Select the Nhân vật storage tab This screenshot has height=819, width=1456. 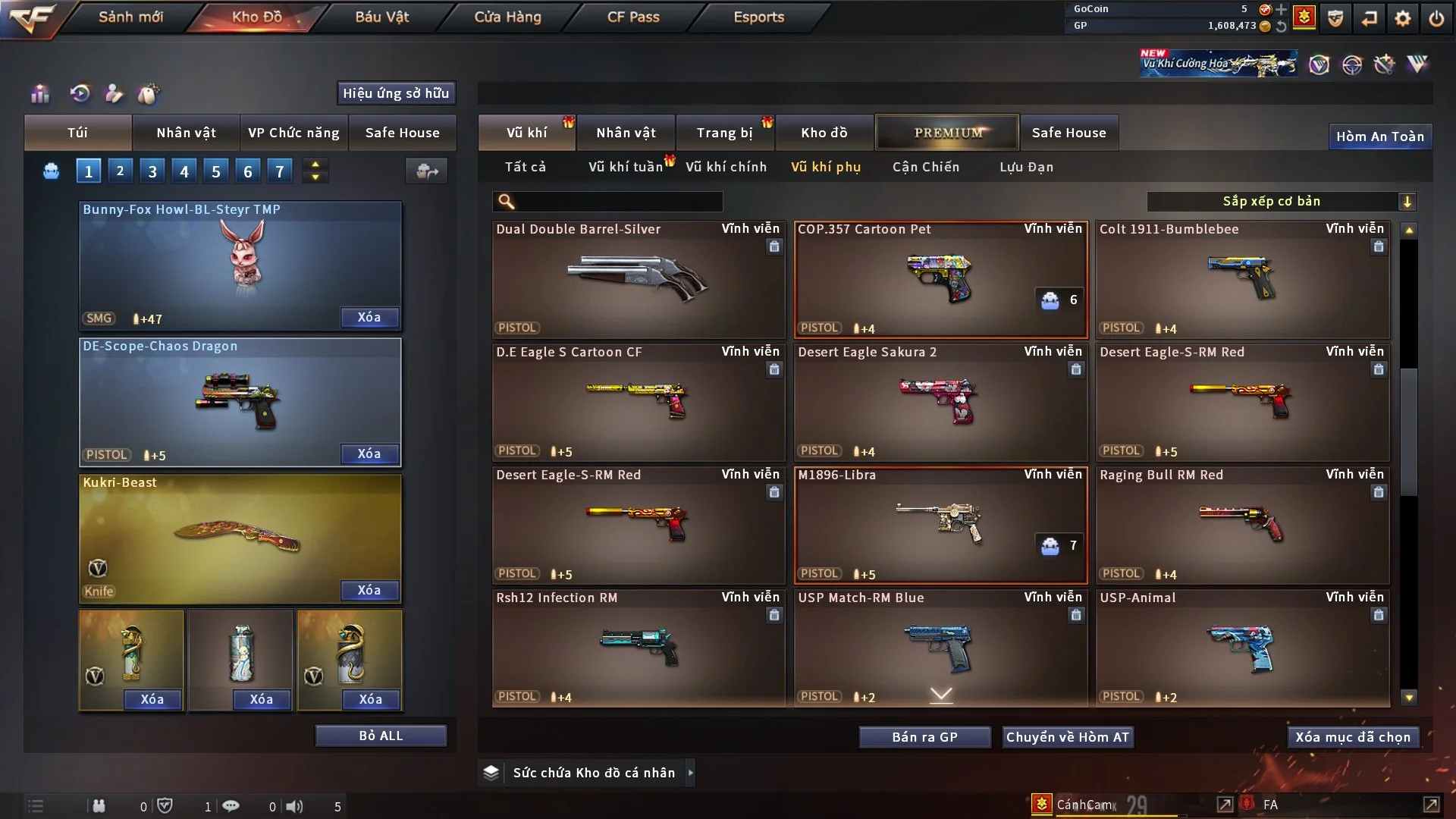[x=626, y=133]
